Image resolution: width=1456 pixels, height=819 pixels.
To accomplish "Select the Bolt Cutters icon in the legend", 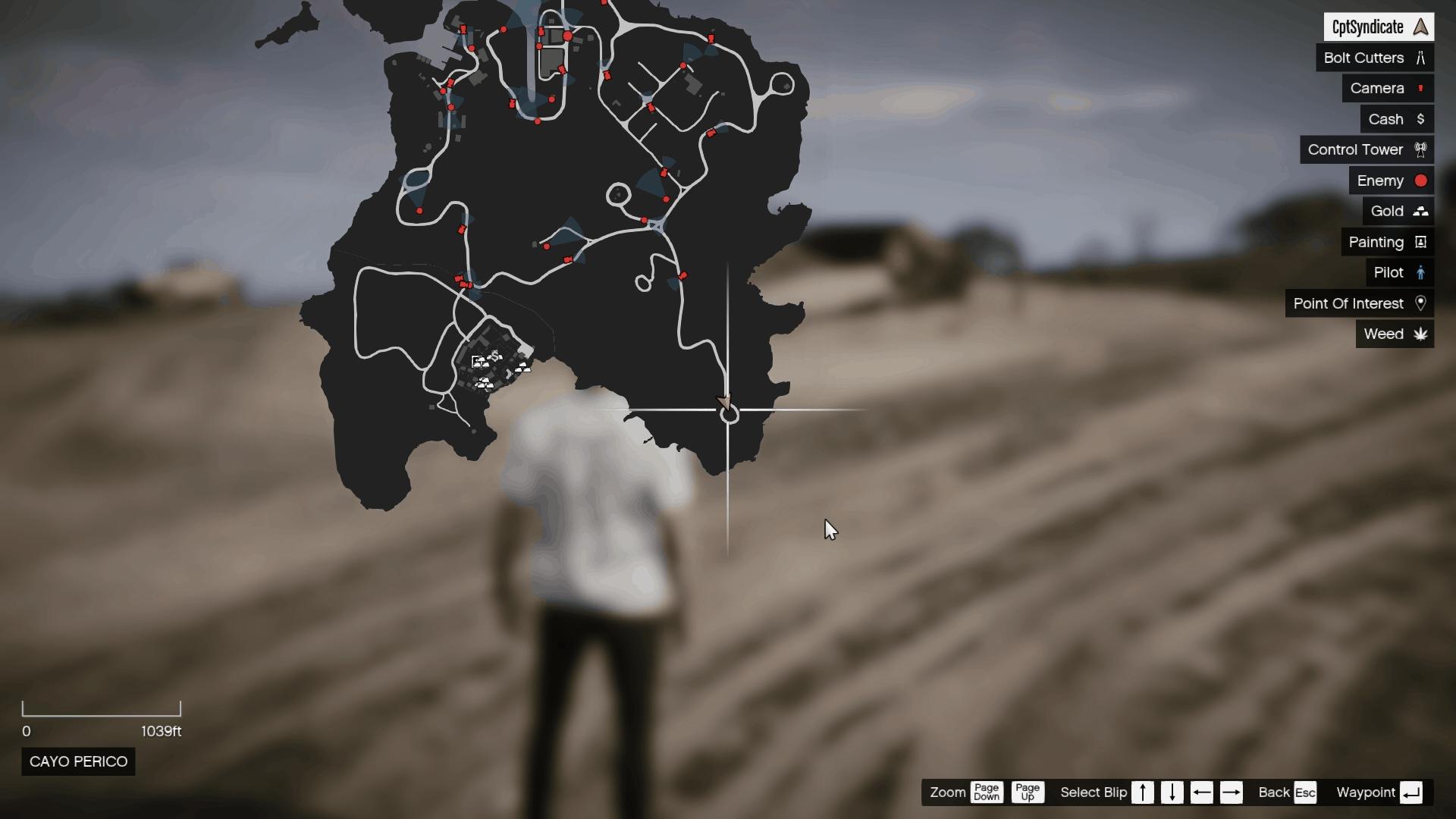I will coord(1421,58).
